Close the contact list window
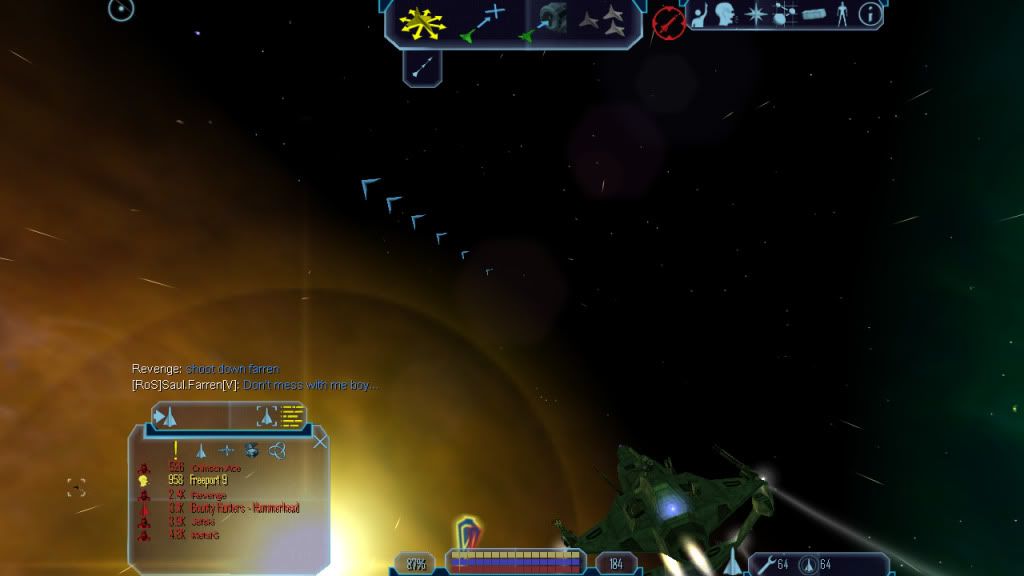Image resolution: width=1024 pixels, height=576 pixels. (320, 441)
